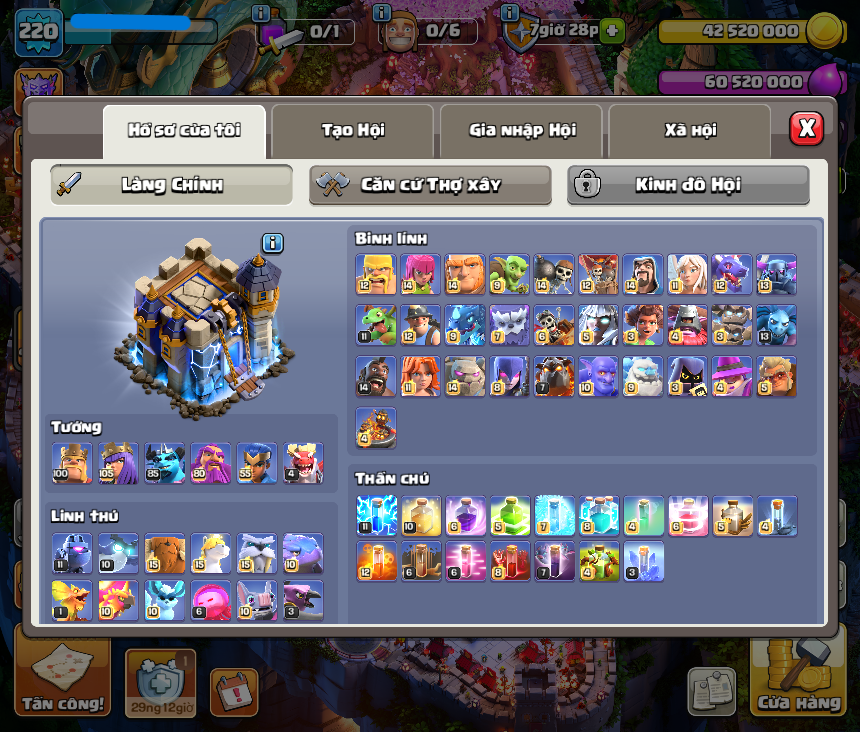Switch to the Tạo Hội tab
The height and width of the screenshot is (732, 860).
[352, 130]
